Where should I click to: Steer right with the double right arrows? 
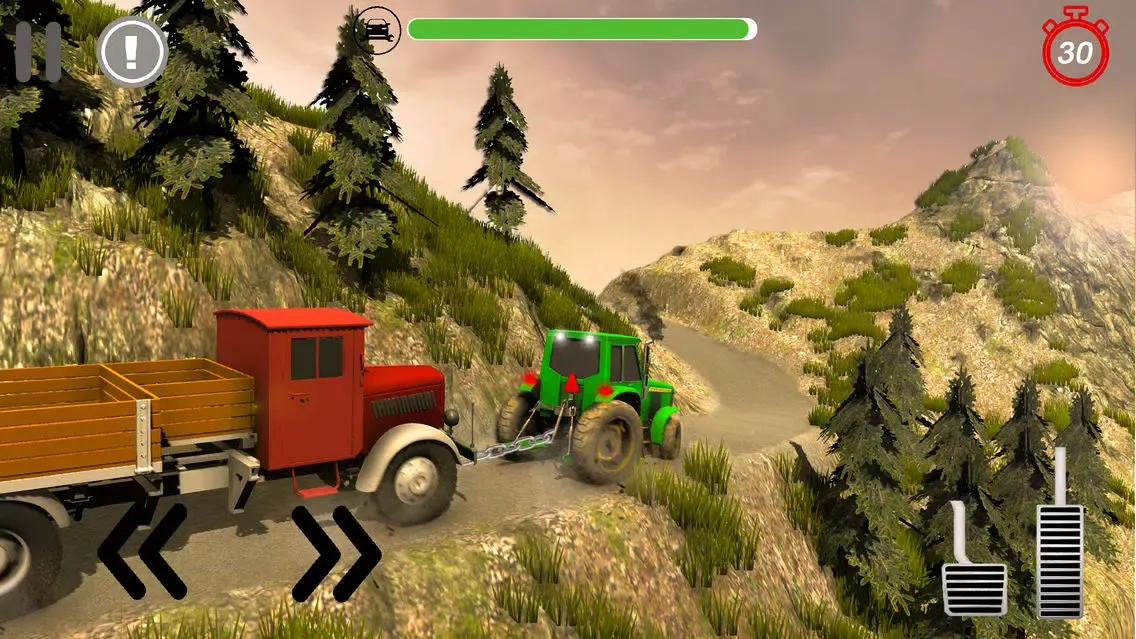point(336,553)
